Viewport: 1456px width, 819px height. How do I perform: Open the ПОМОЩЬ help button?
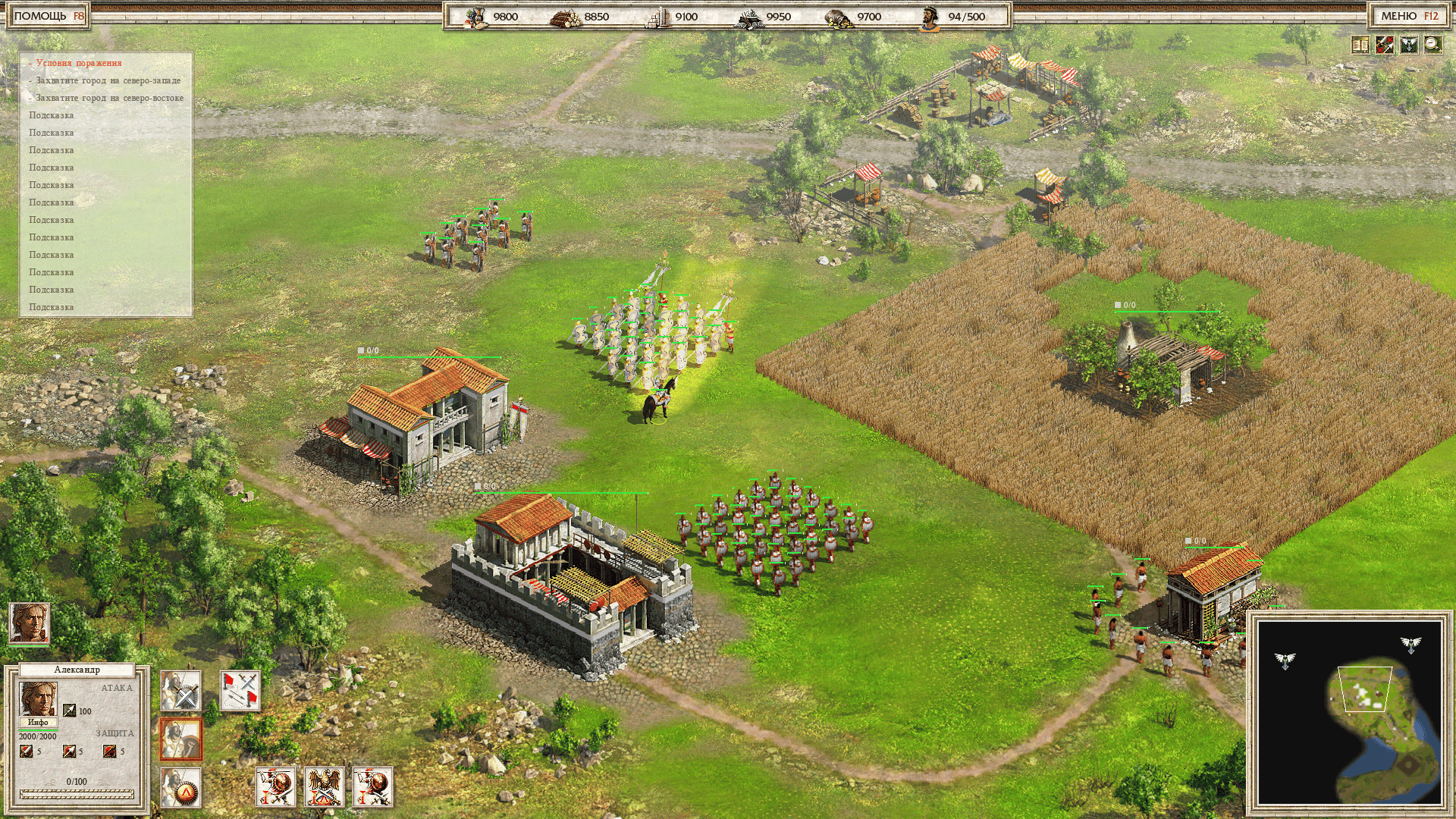click(x=49, y=16)
